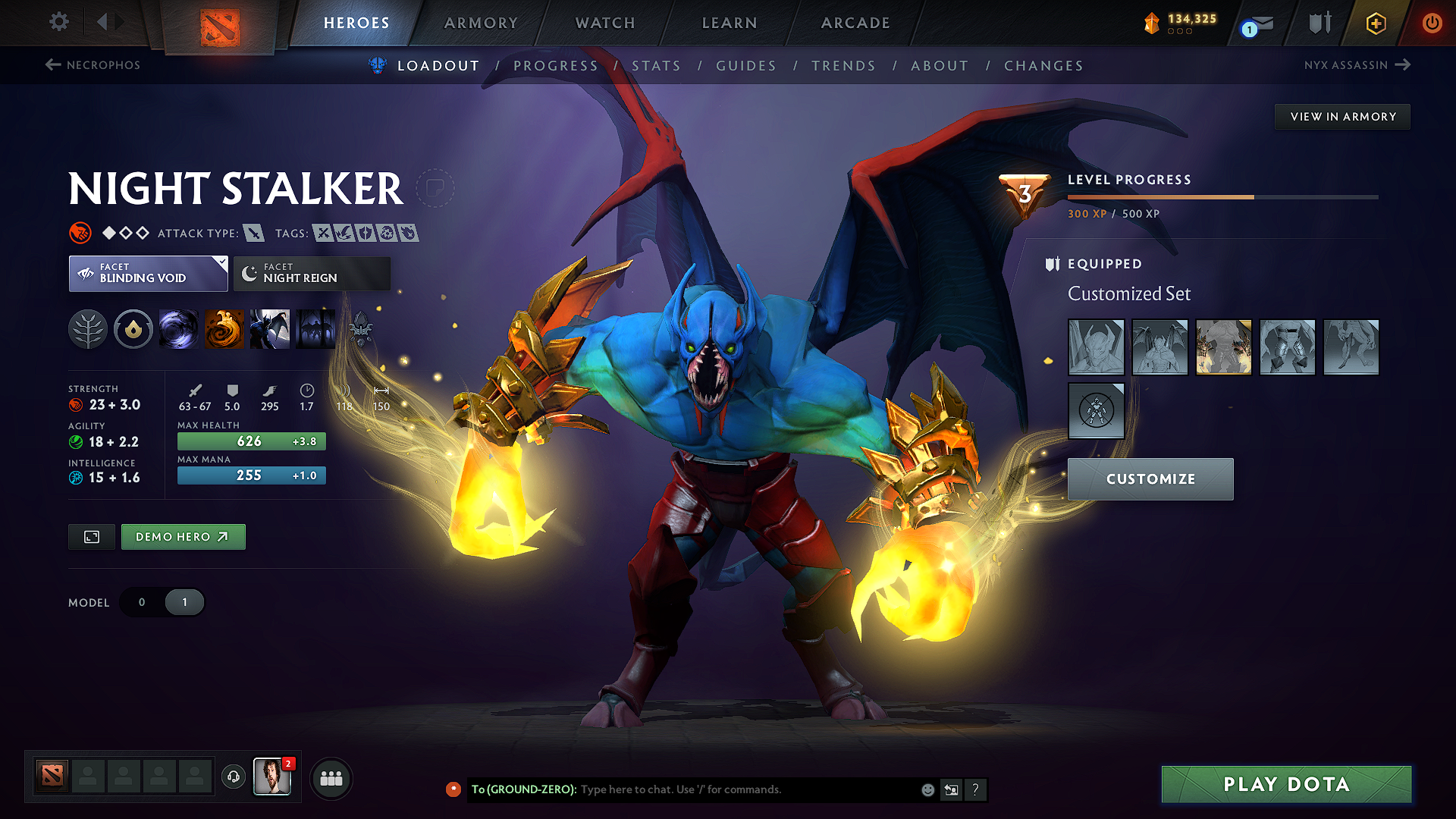Select the Night Reign facet
Viewport: 1456px width, 819px height.
coord(311,273)
